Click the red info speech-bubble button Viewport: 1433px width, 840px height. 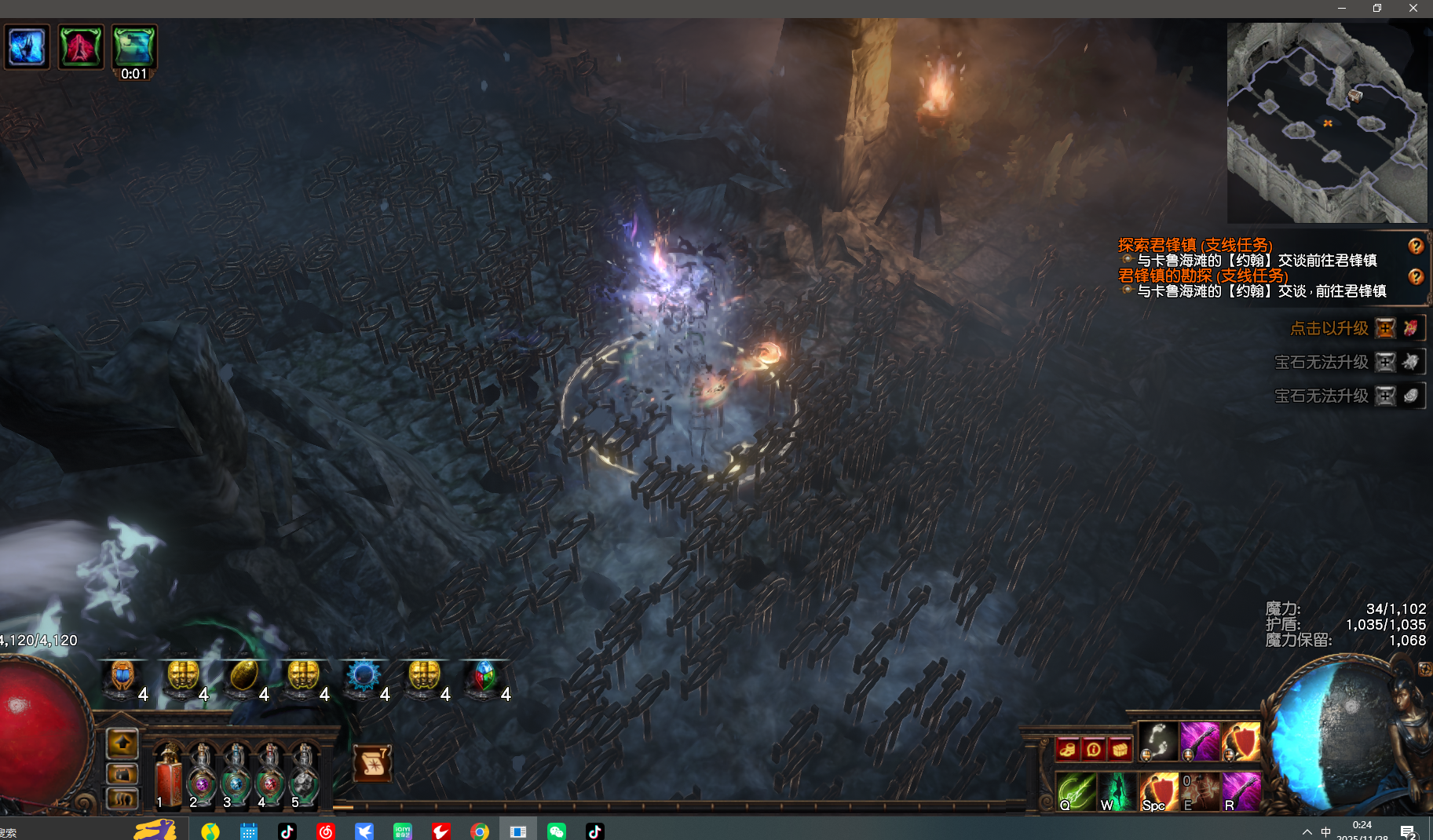click(1093, 750)
